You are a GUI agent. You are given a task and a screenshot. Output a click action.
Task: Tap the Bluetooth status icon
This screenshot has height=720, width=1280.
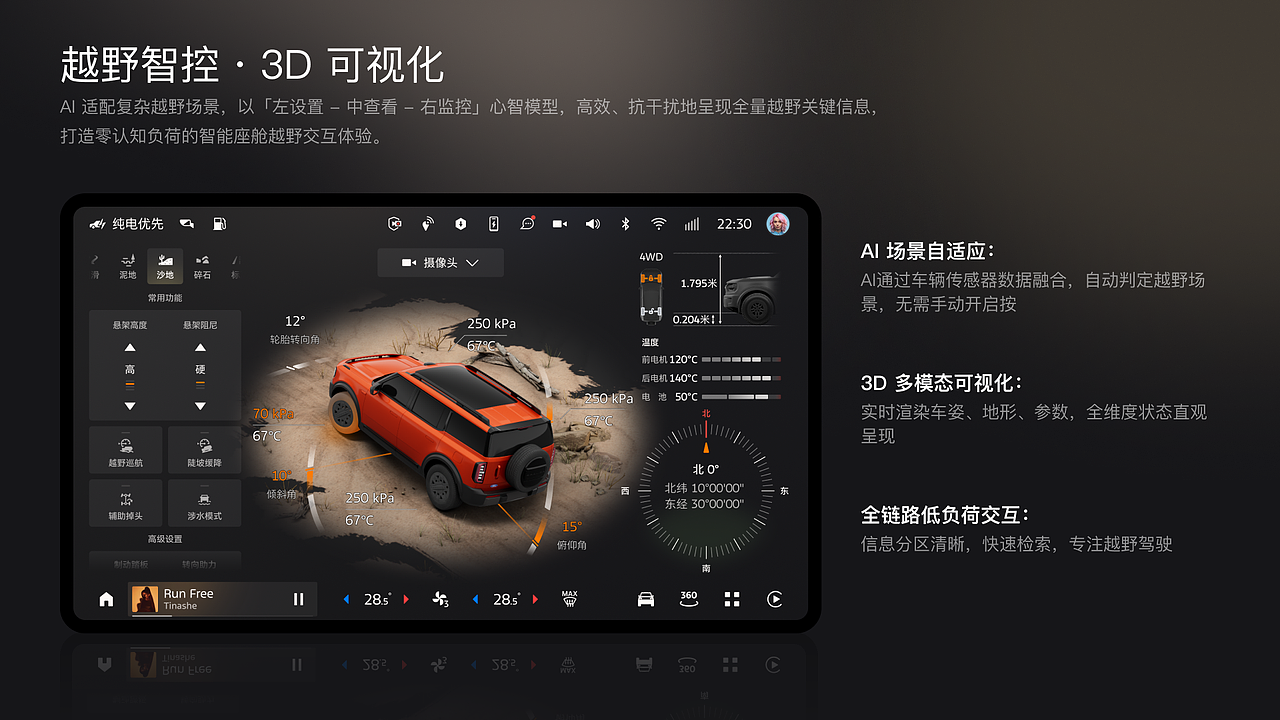[624, 223]
